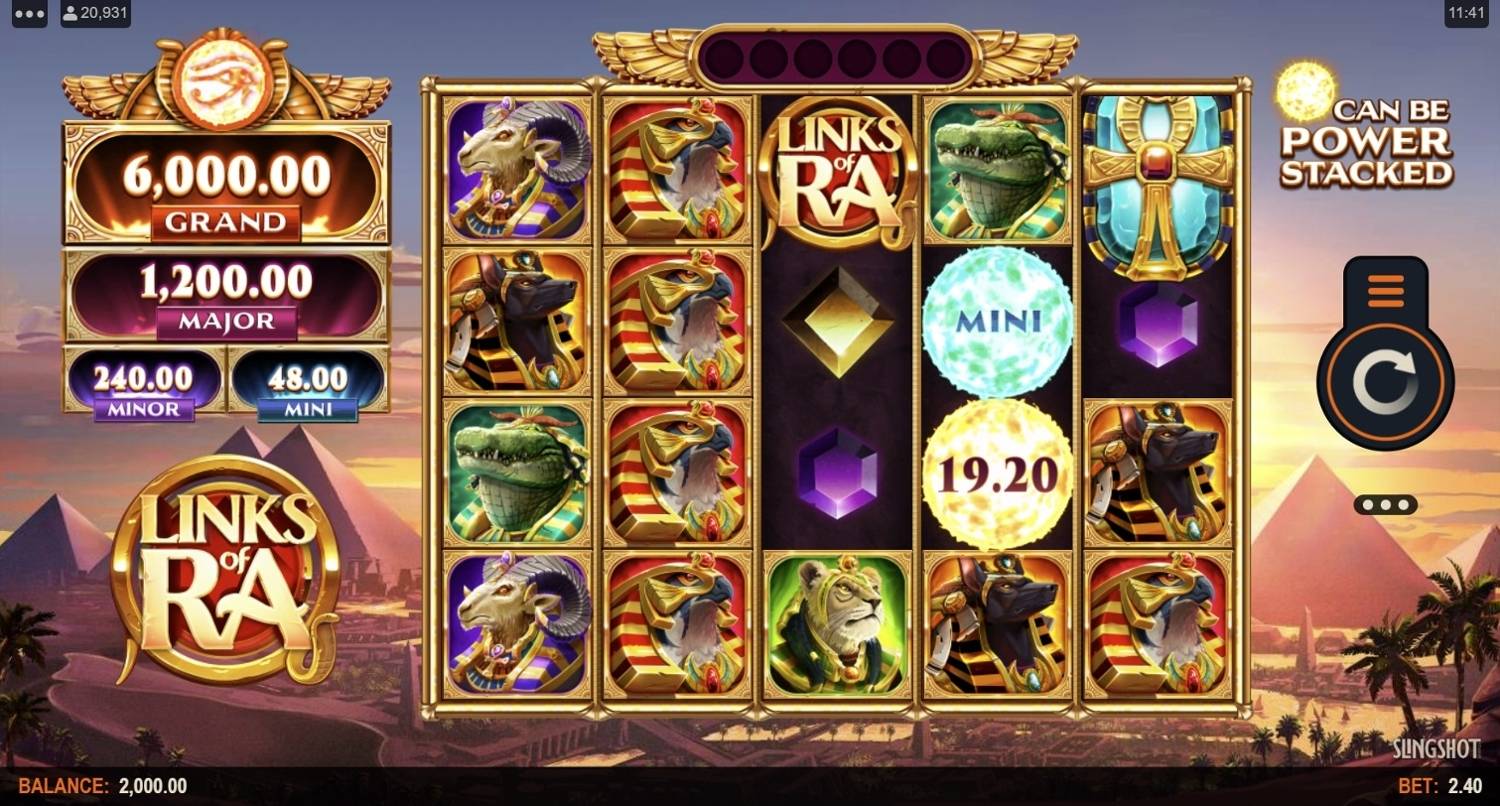Open the three-dot menu in the top-left corner

(29, 15)
